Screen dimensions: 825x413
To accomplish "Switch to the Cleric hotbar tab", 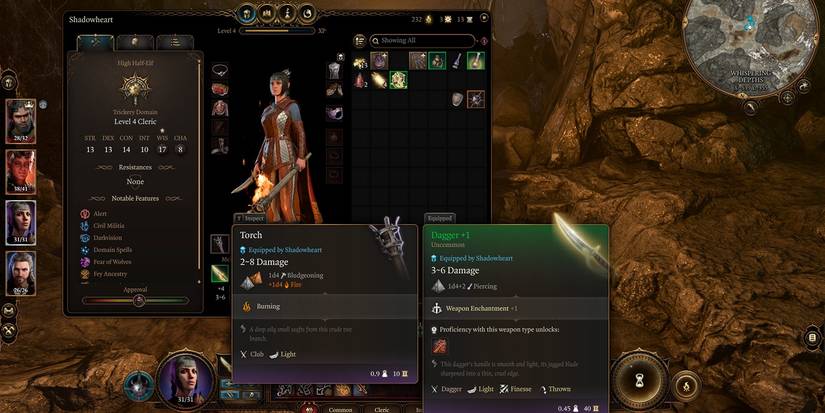I will [382, 408].
